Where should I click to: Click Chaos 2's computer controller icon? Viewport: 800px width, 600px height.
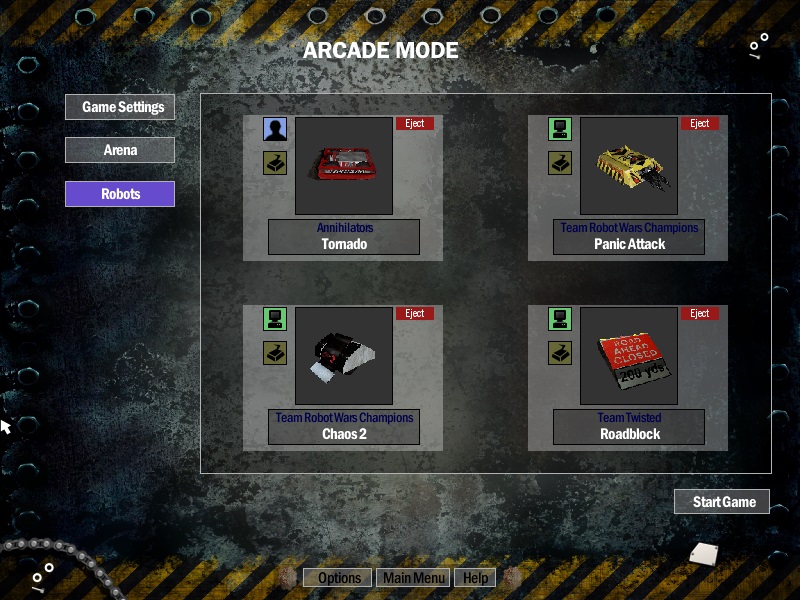click(x=275, y=319)
